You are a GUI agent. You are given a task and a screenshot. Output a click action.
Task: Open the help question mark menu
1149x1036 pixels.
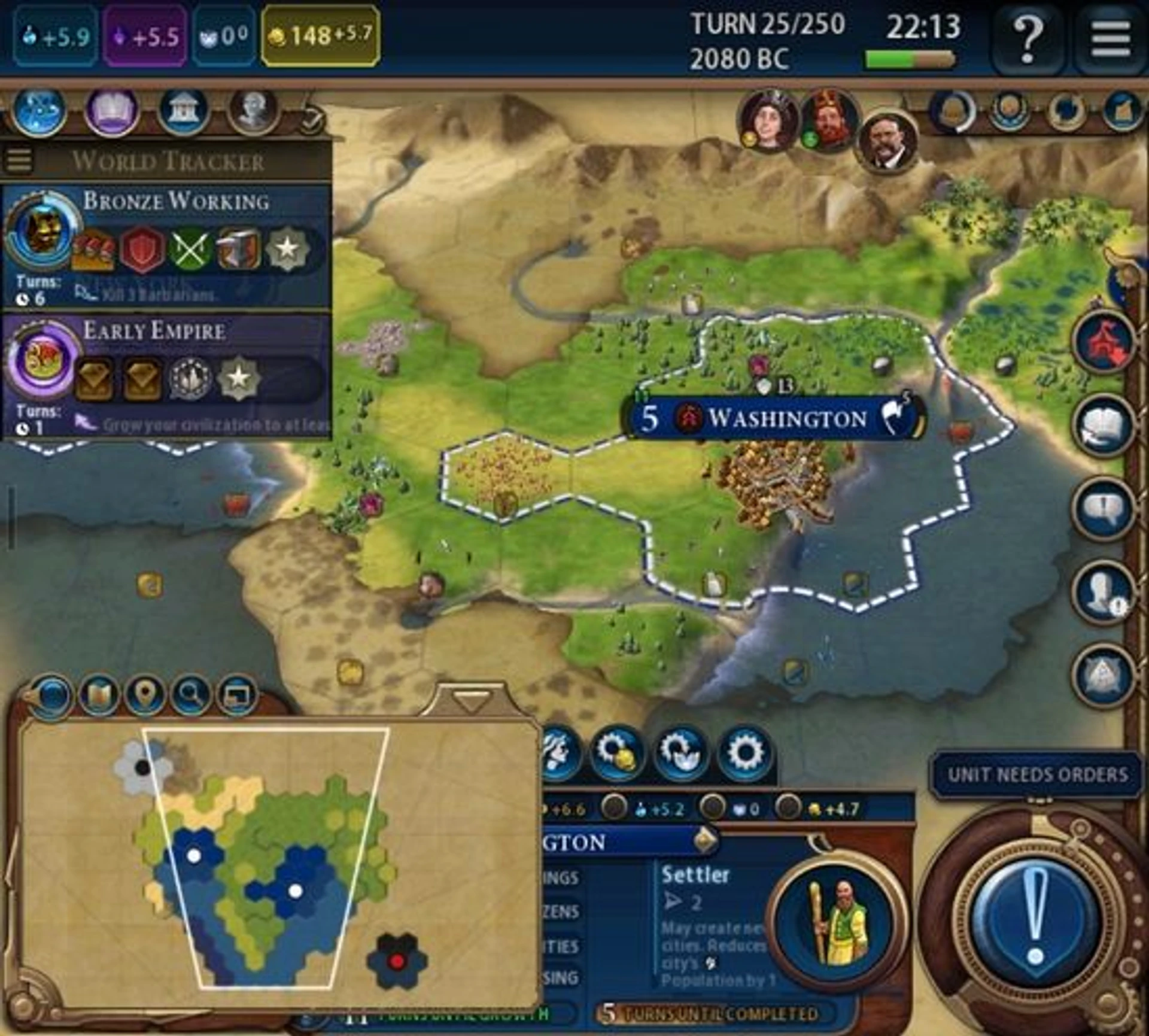(1027, 38)
